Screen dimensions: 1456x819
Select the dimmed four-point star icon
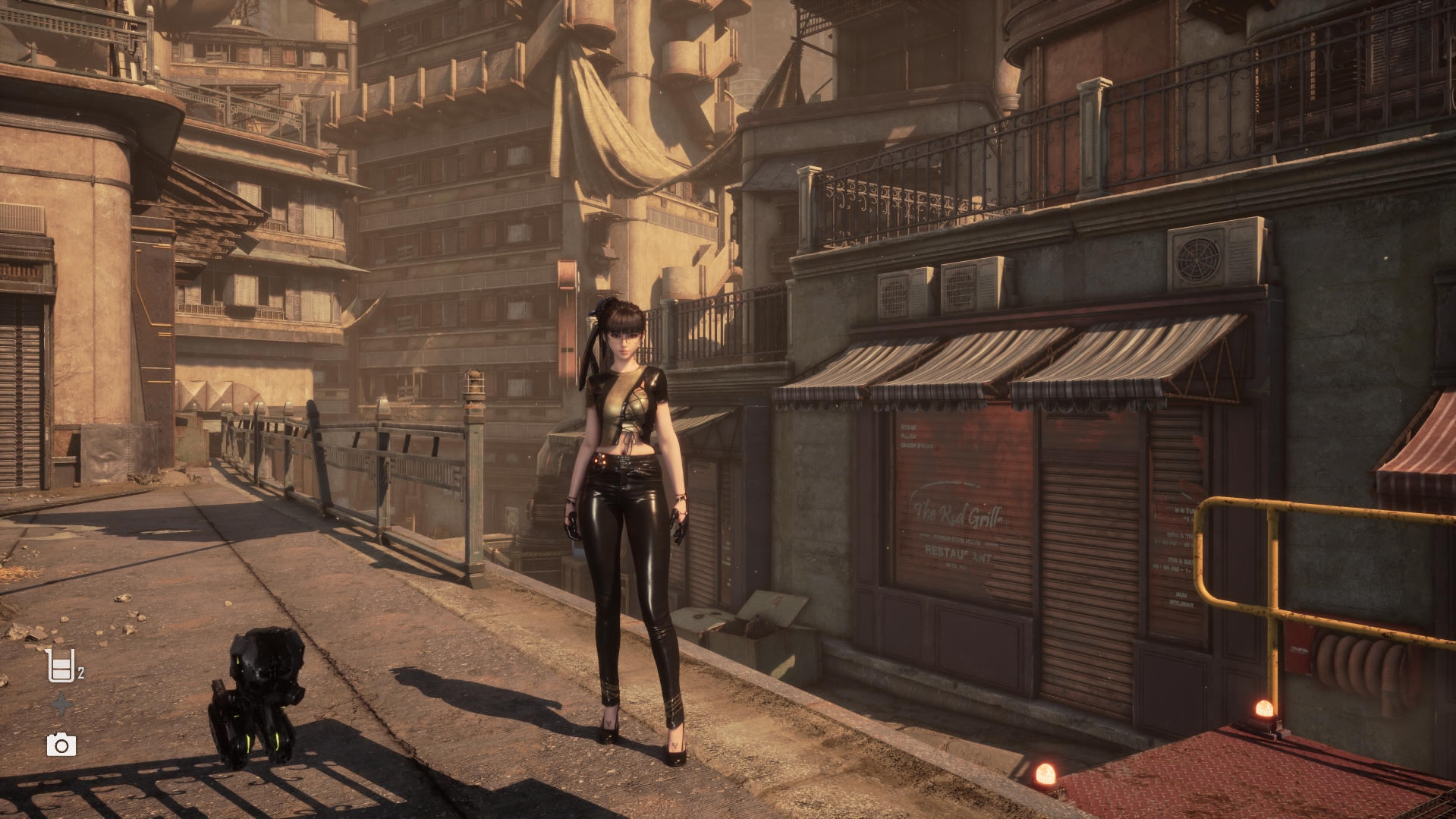click(61, 705)
